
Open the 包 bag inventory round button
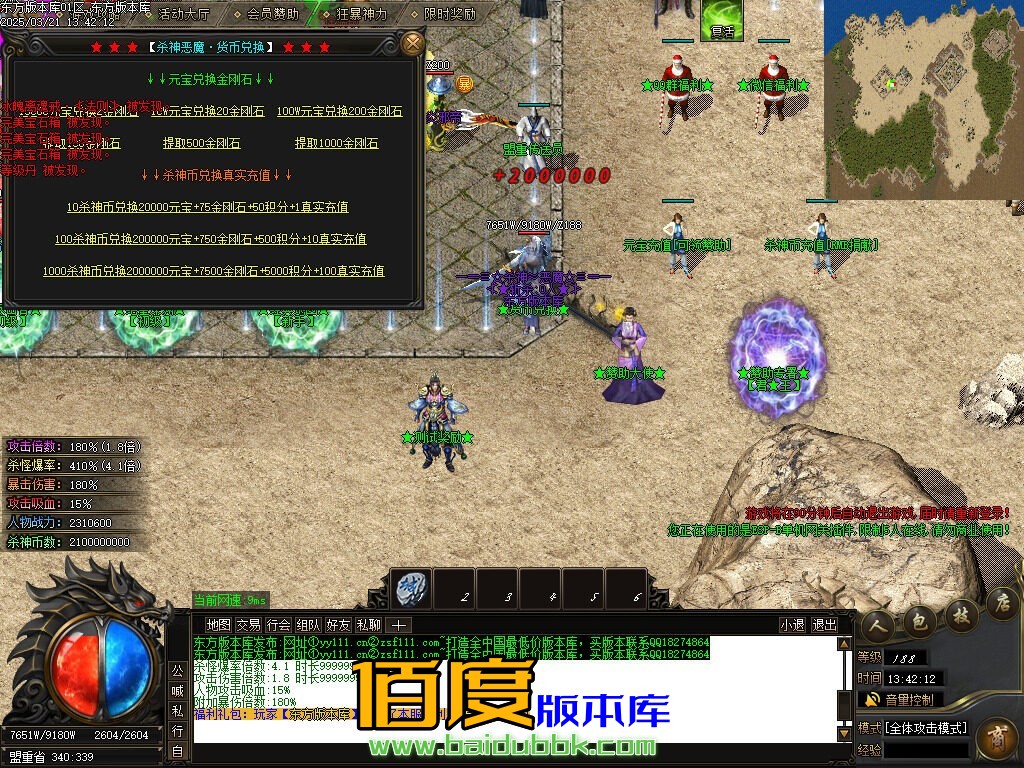tap(919, 622)
